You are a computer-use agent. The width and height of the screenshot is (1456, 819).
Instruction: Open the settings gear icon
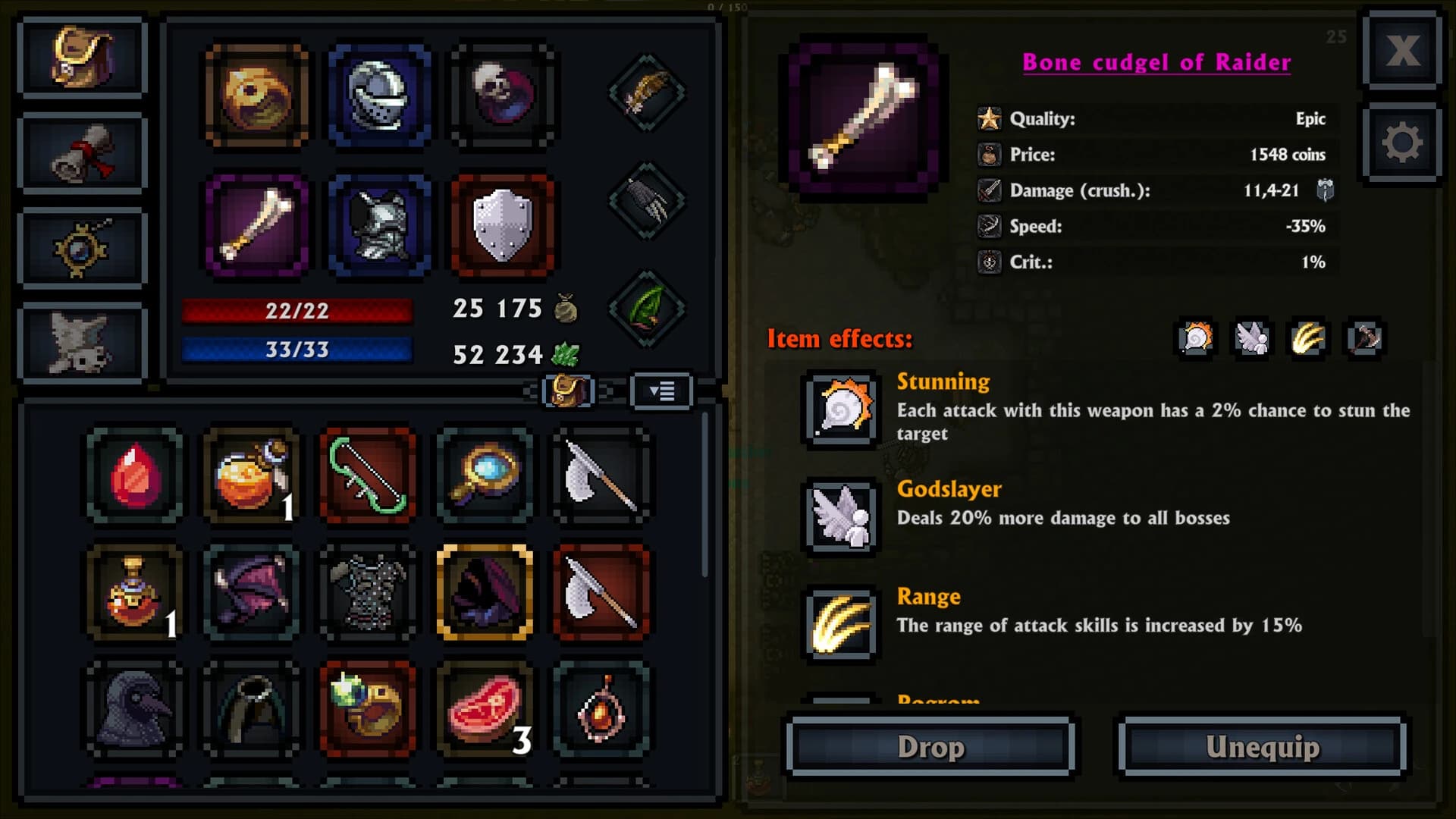pyautogui.click(x=1401, y=144)
